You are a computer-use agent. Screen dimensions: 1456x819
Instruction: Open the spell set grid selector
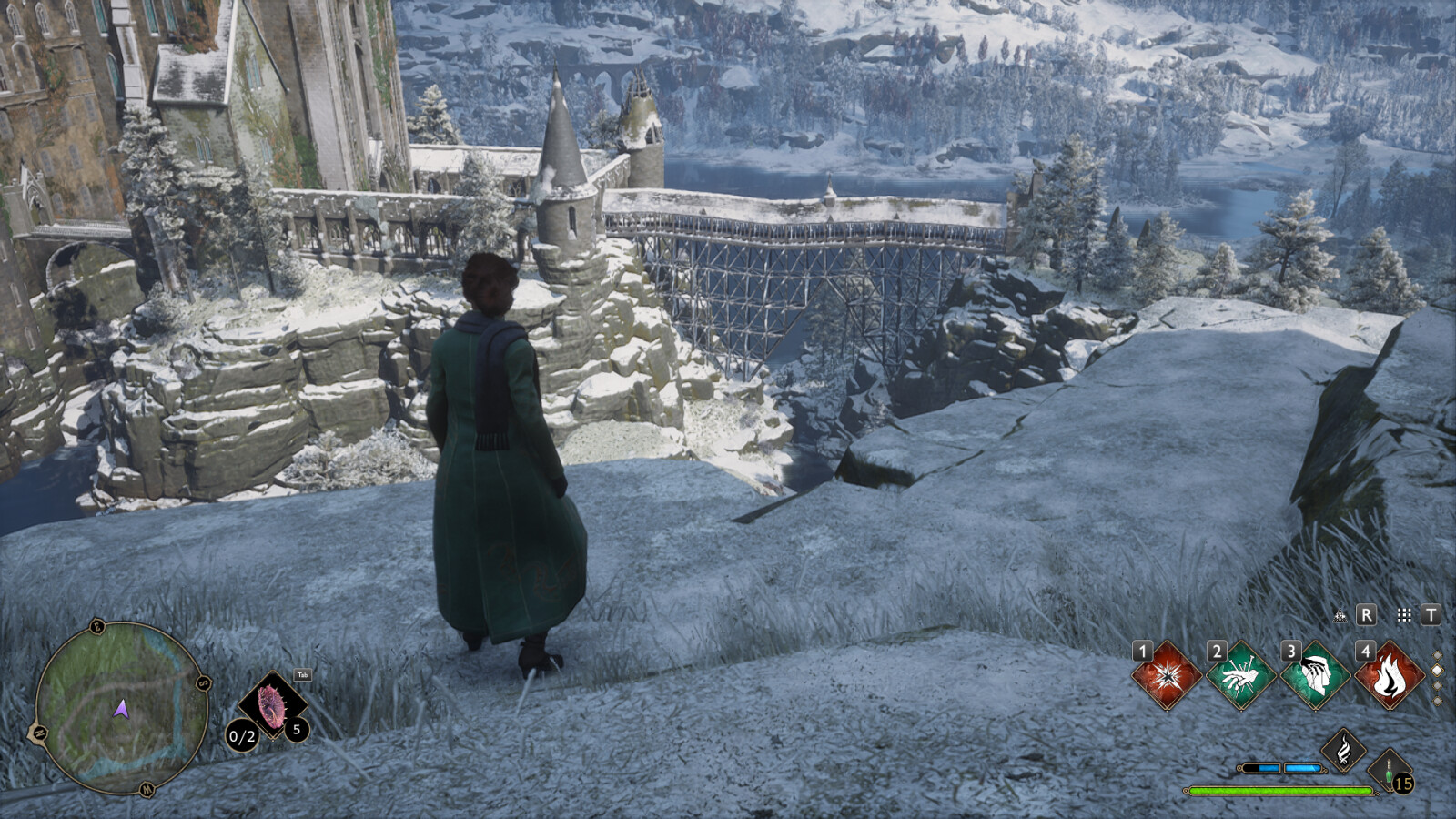point(1404,616)
